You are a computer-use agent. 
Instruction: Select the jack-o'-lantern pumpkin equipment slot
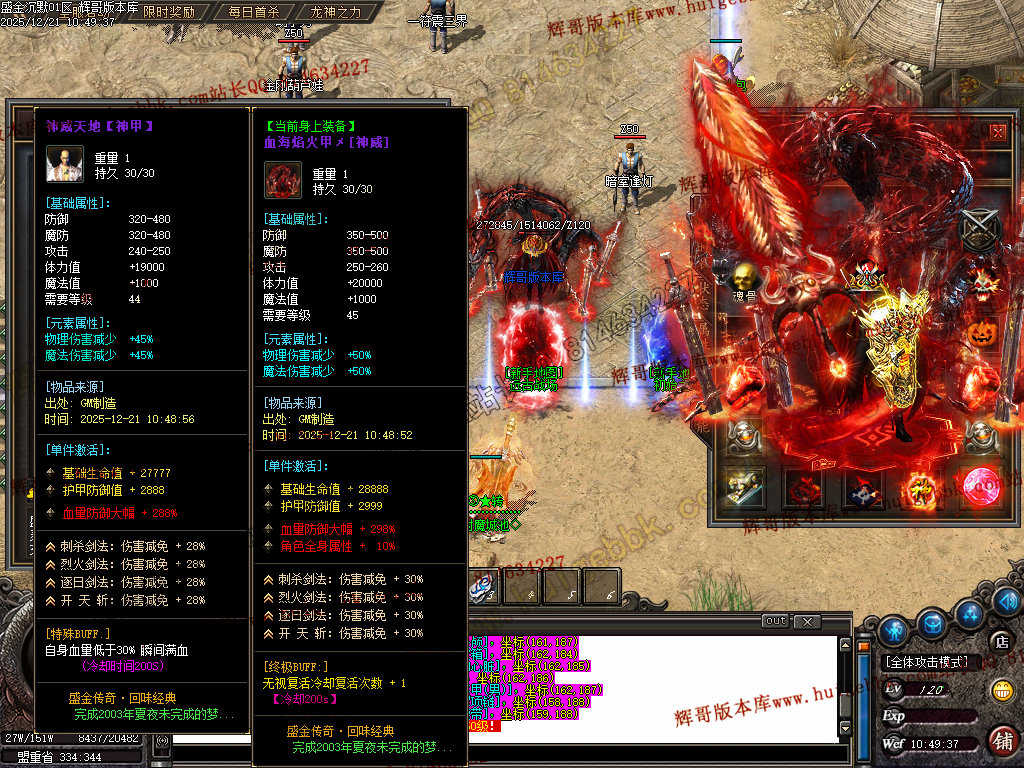[x=983, y=331]
